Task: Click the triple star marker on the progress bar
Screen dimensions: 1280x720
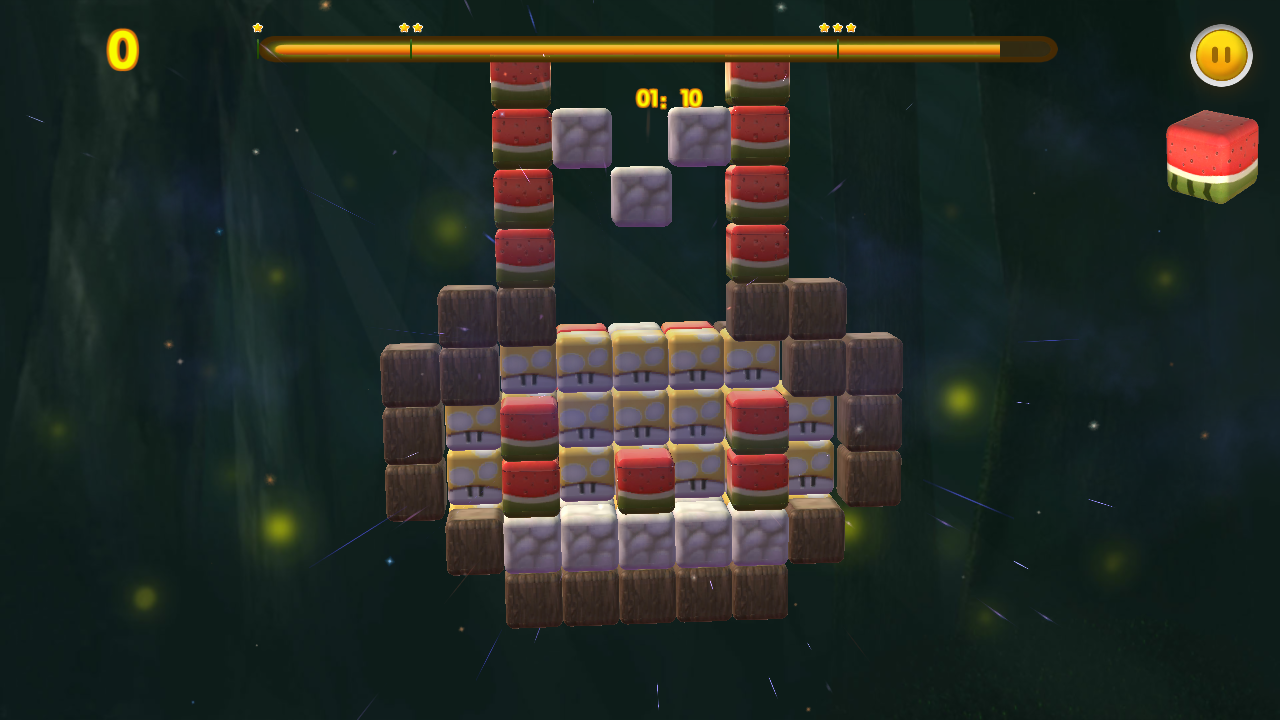Action: click(x=838, y=30)
